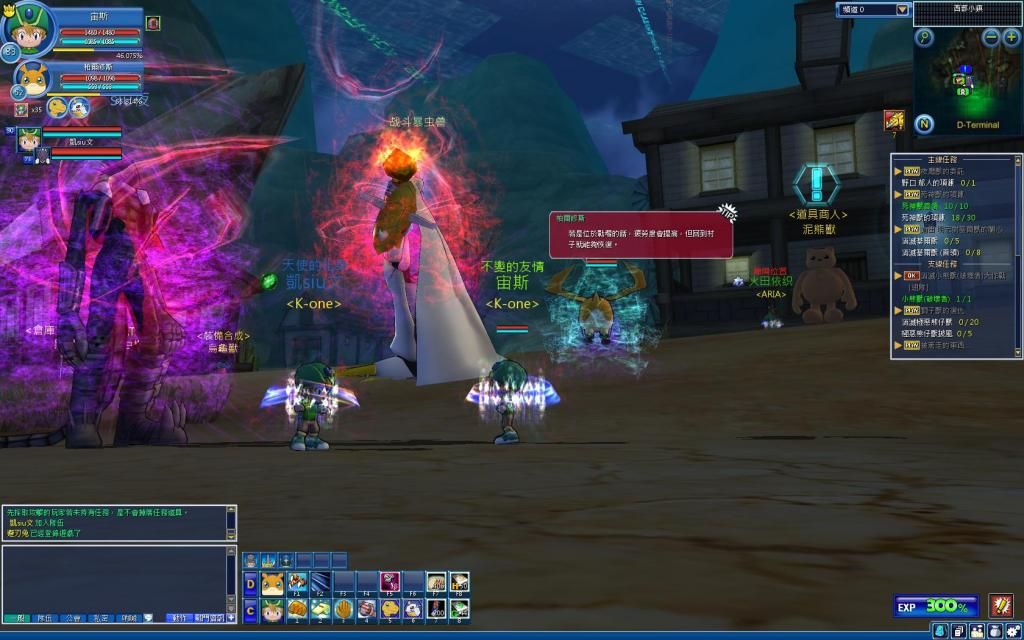Zoom out the minimap
Screen dimensions: 1024x640
[990, 37]
